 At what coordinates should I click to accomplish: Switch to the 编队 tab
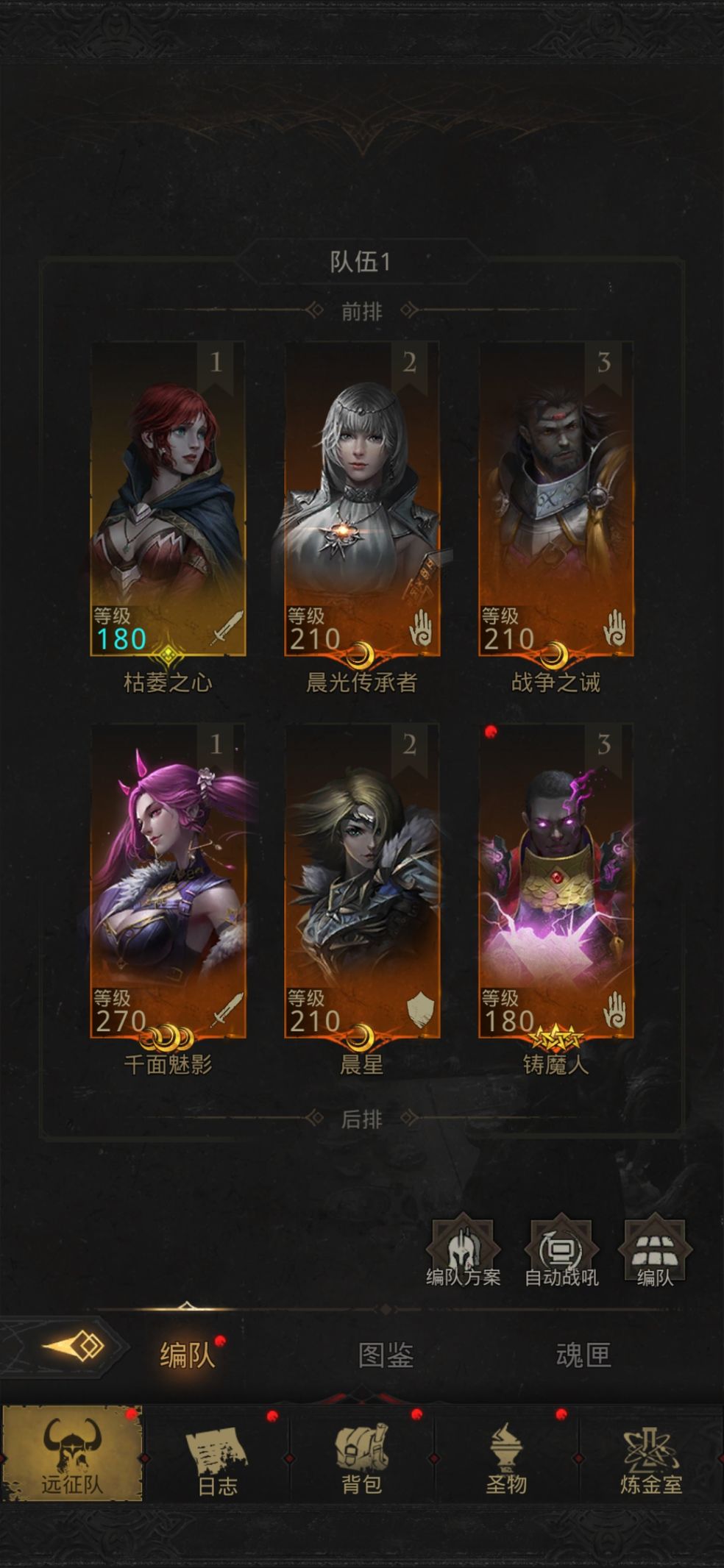pos(187,1355)
